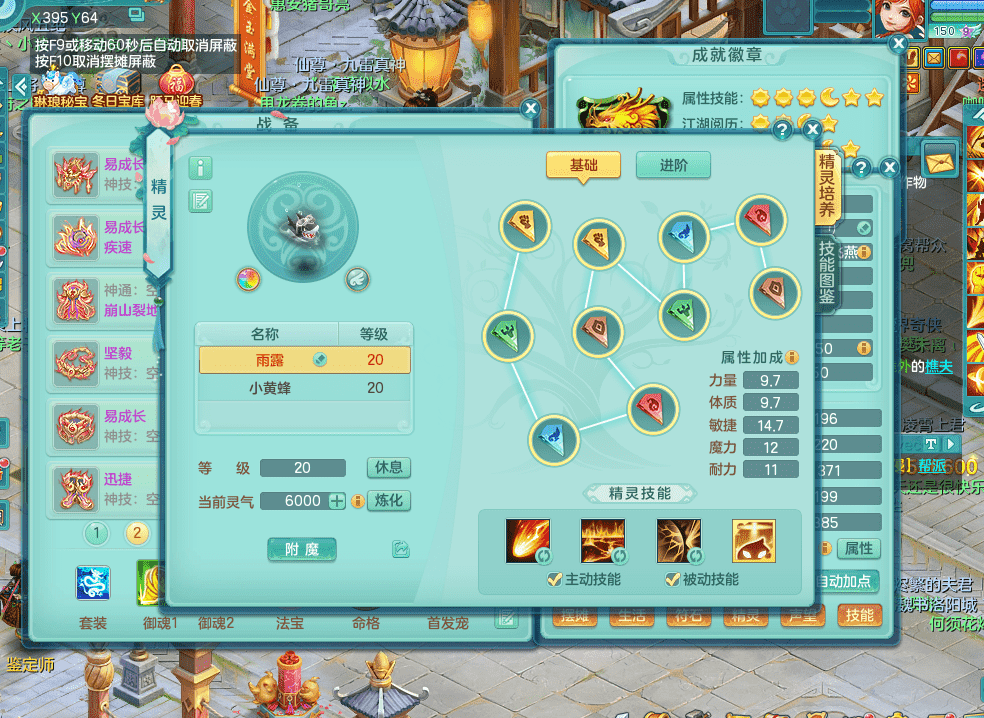Select the 技能图鉴 side tab
This screenshot has width=984, height=718.
827,275
